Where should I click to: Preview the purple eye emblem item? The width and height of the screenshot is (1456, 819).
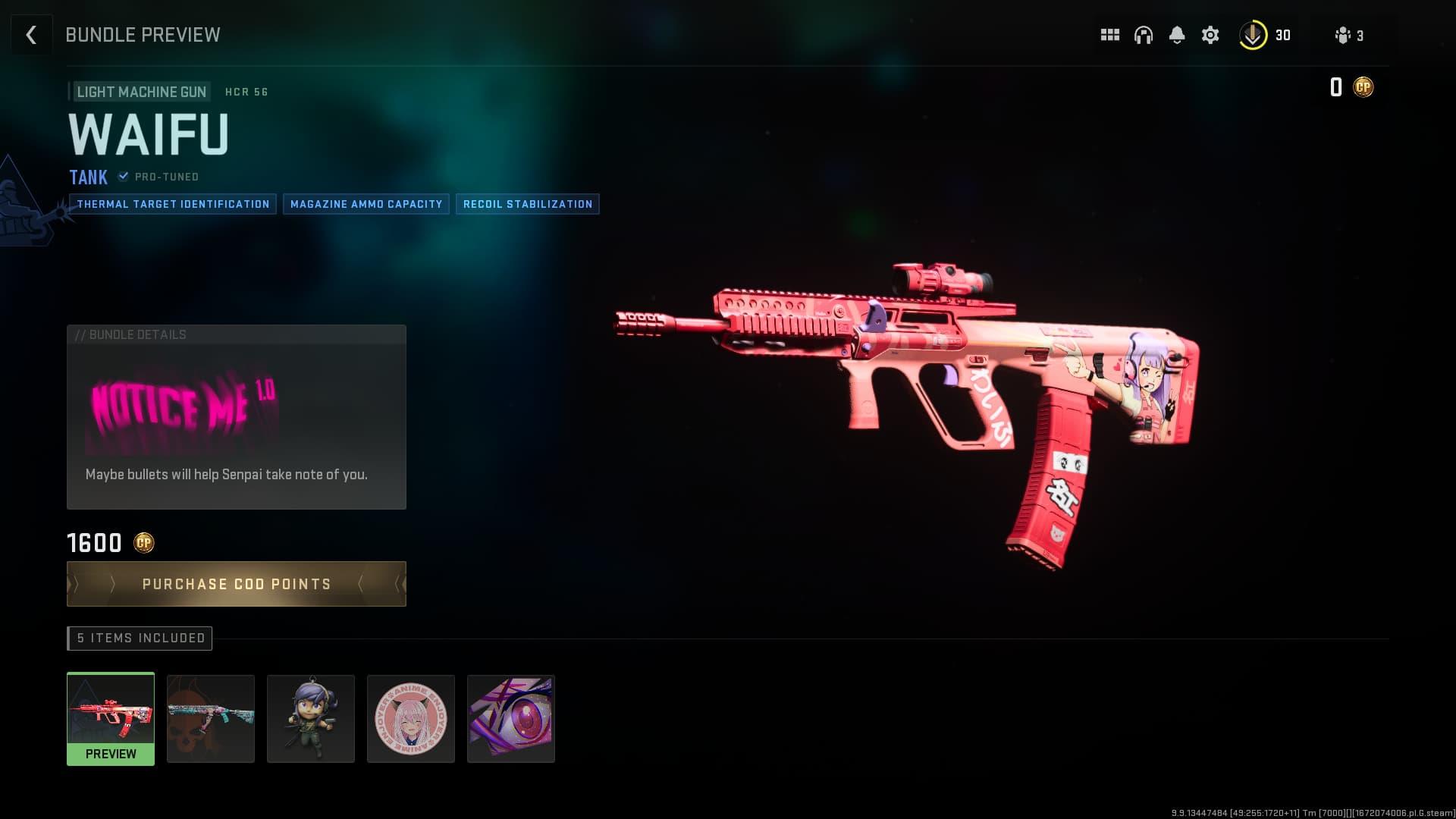click(511, 718)
